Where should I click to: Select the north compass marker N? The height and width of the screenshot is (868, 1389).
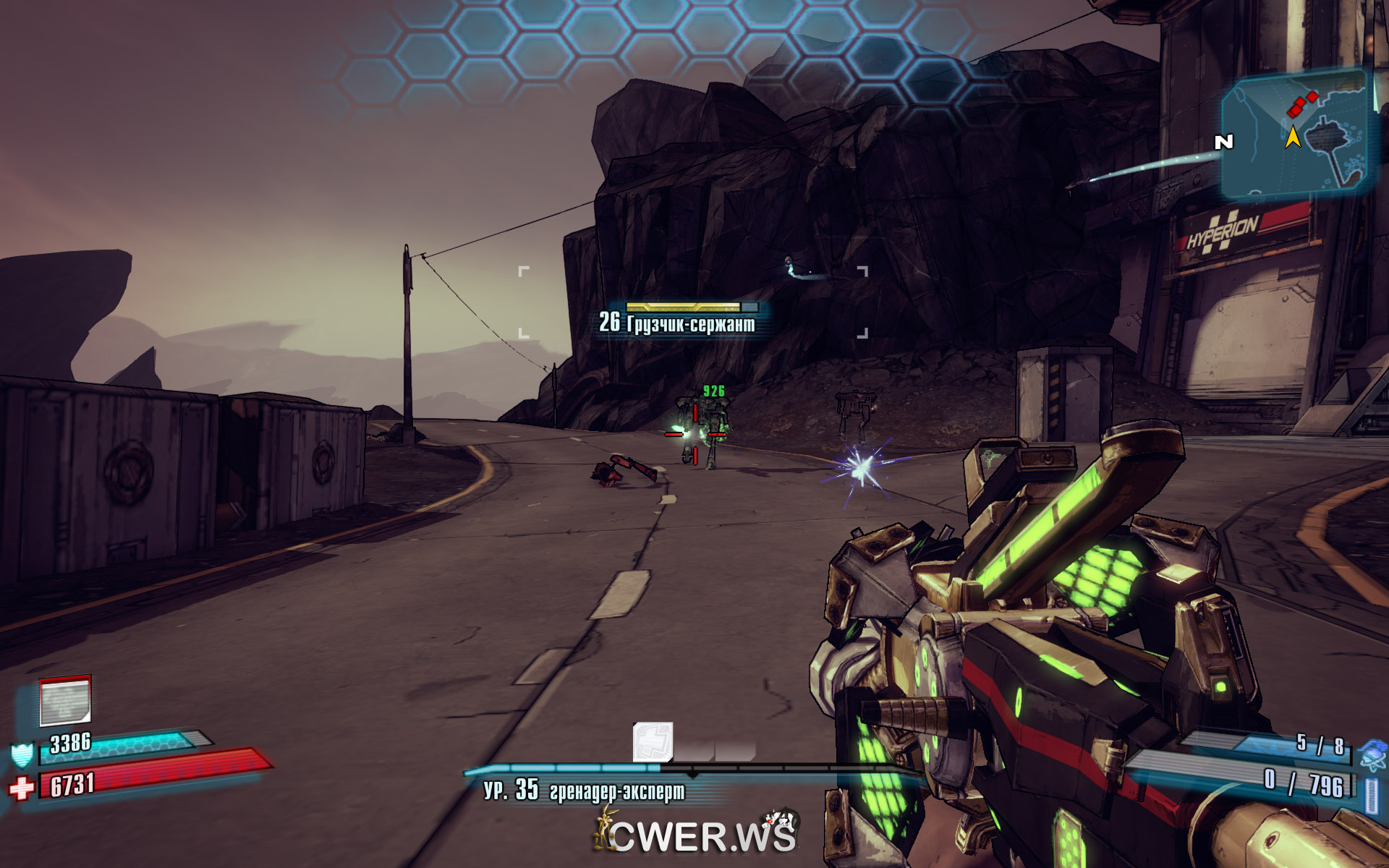1223,142
